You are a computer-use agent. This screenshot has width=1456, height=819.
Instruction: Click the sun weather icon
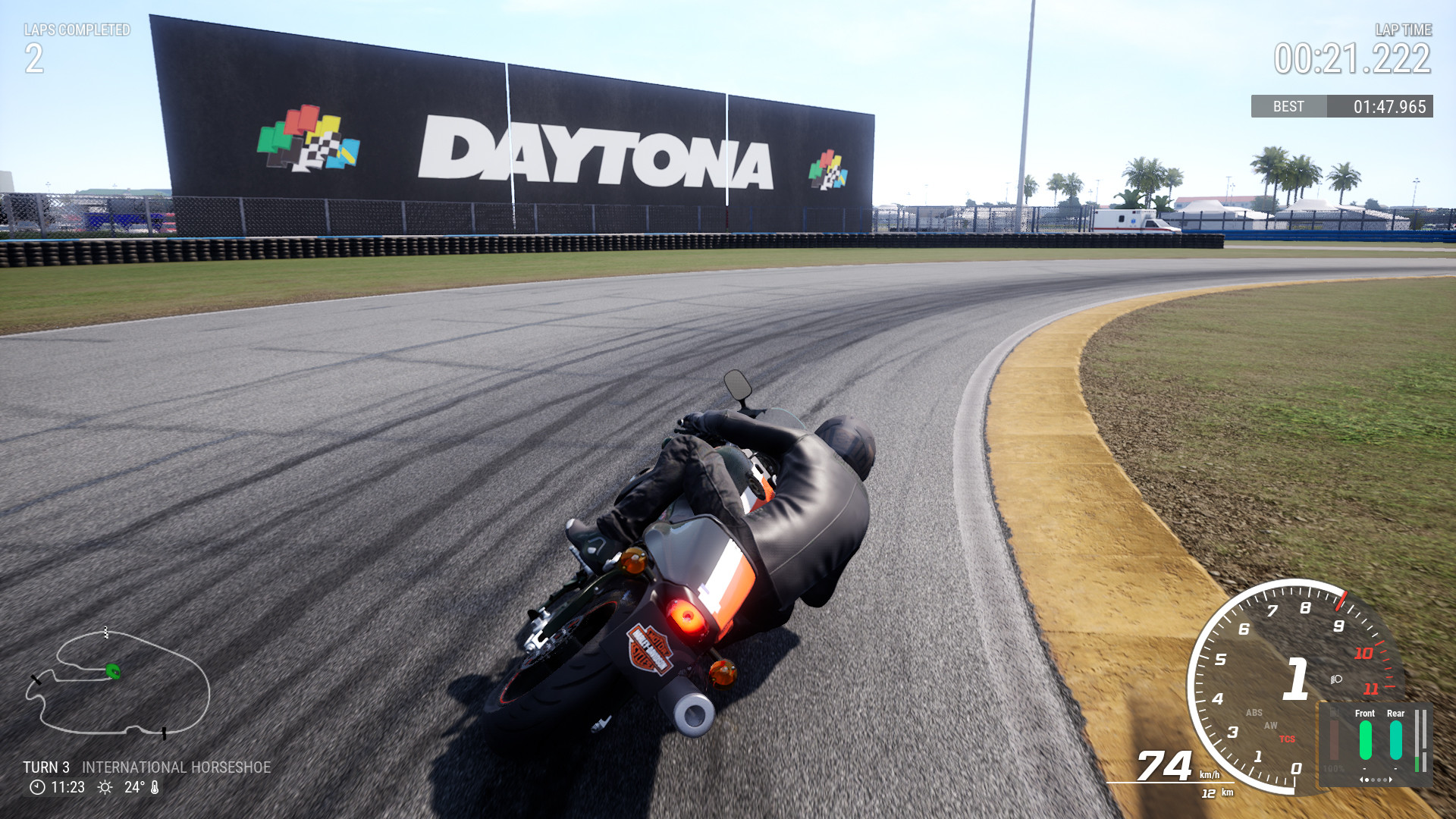[x=105, y=787]
